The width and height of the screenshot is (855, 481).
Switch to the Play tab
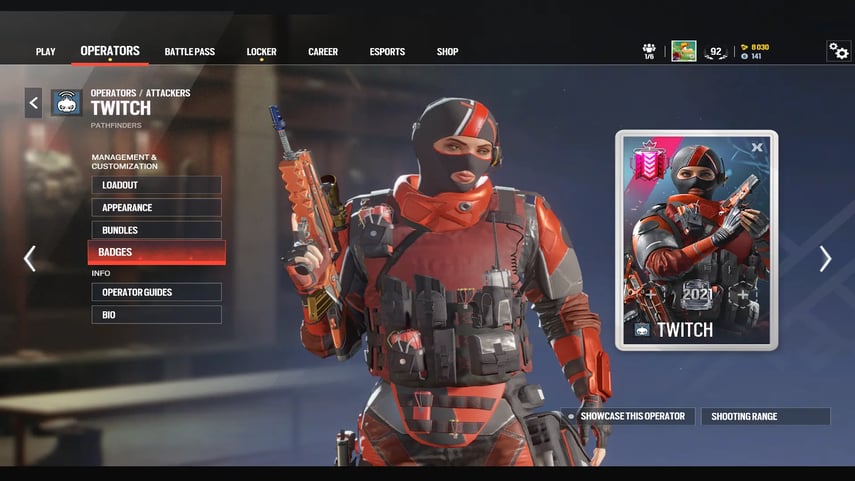coord(45,52)
